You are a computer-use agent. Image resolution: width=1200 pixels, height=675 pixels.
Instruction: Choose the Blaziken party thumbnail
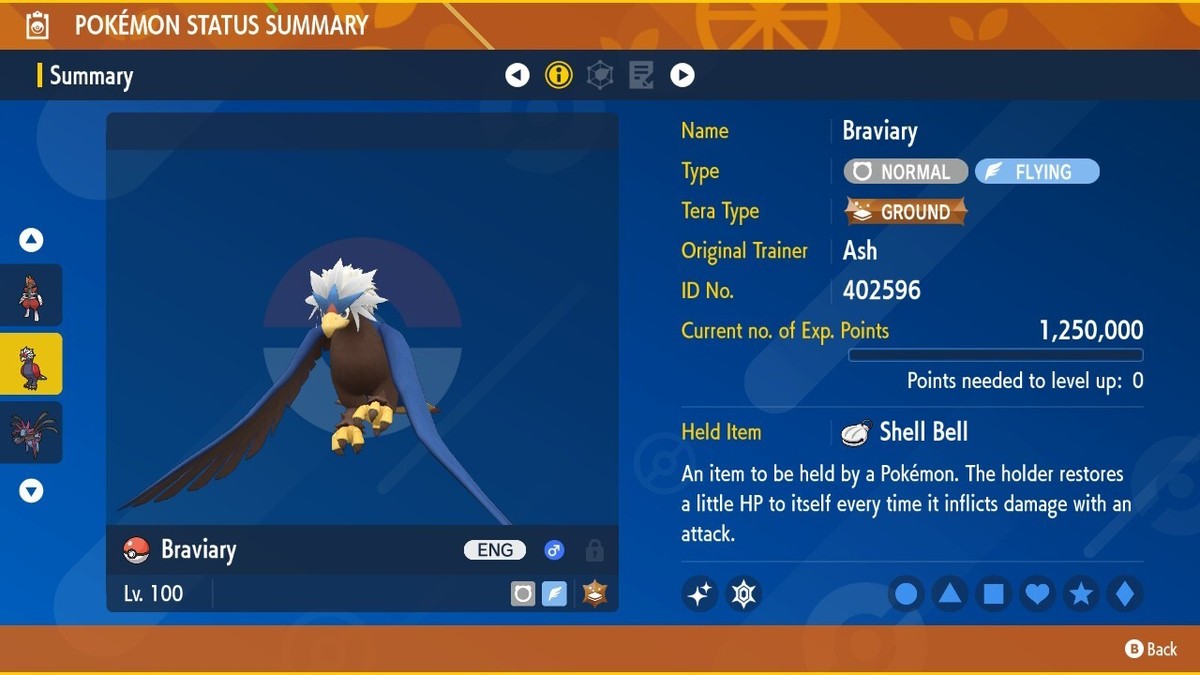(x=31, y=295)
